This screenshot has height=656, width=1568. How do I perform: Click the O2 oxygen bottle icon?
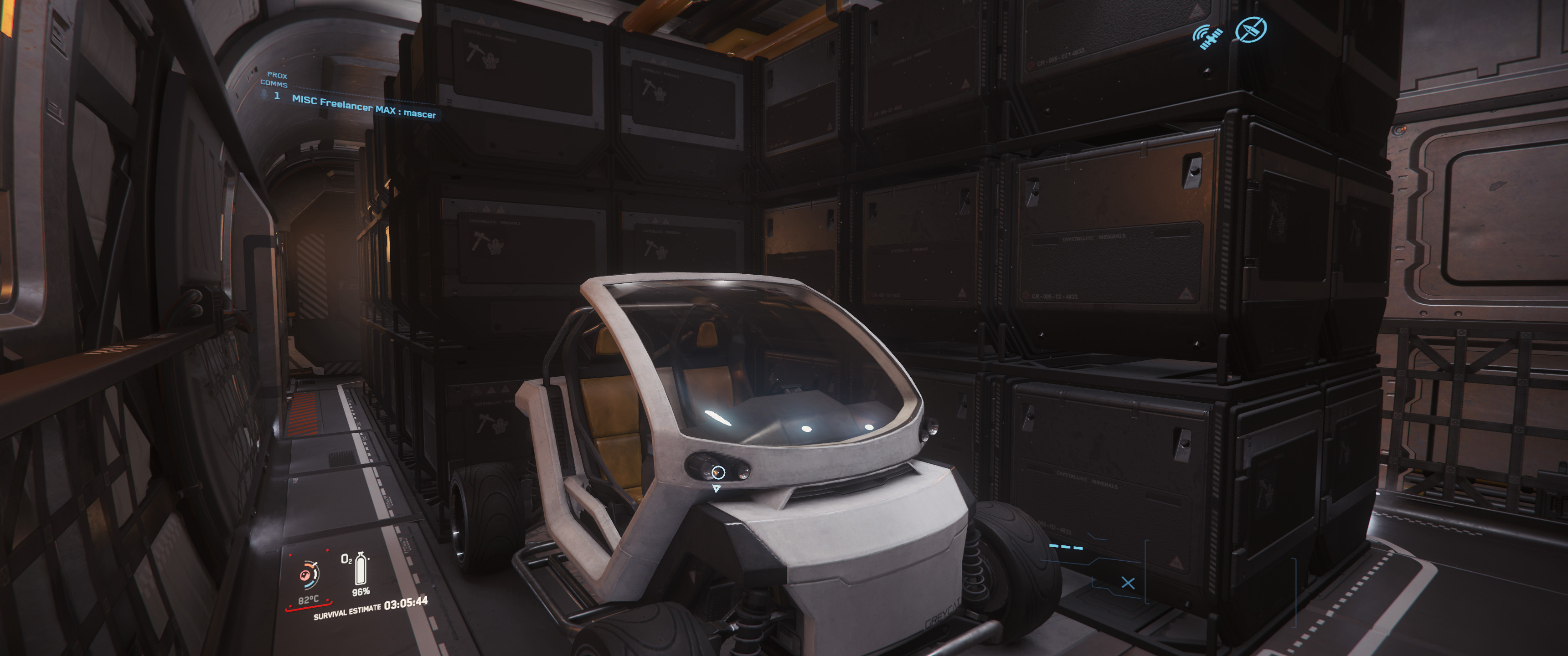tap(361, 569)
